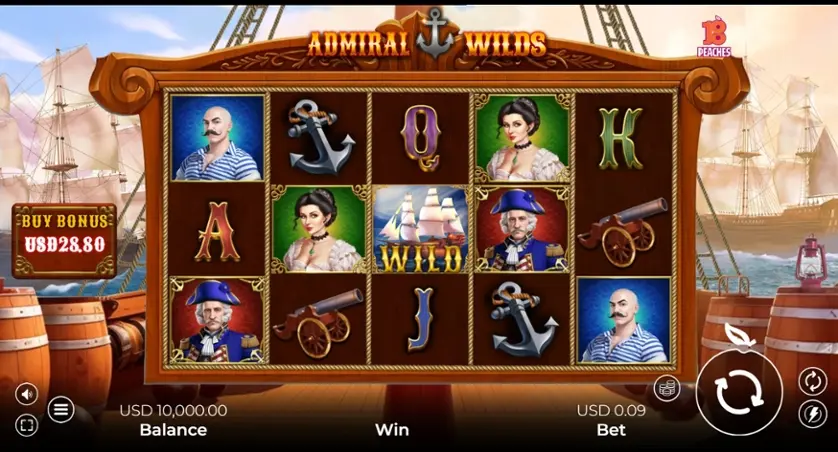This screenshot has height=452, width=838.
Task: Spin the reels with the large spin button
Action: [x=737, y=392]
